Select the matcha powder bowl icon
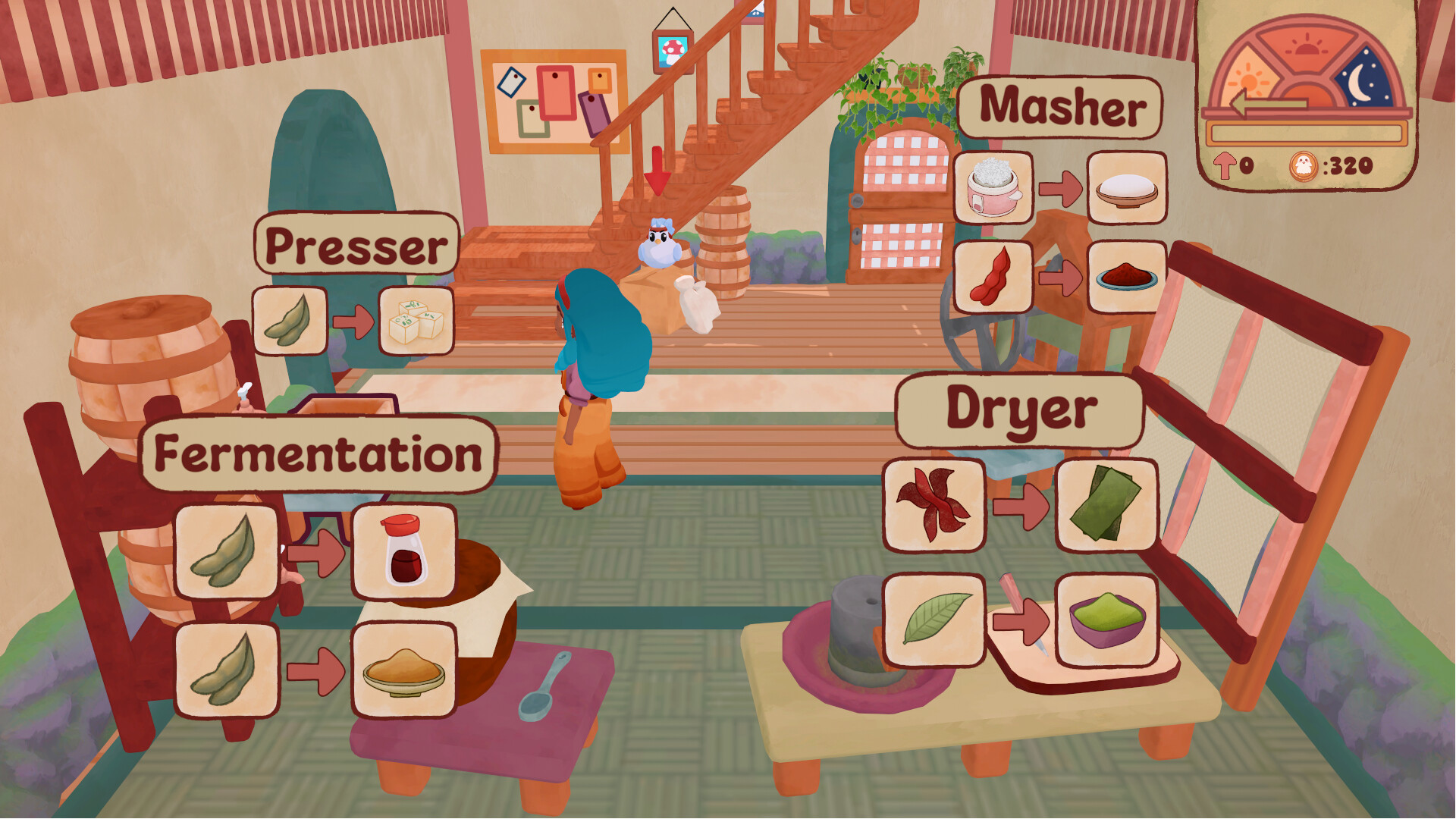The width and height of the screenshot is (1456, 819). [1106, 620]
